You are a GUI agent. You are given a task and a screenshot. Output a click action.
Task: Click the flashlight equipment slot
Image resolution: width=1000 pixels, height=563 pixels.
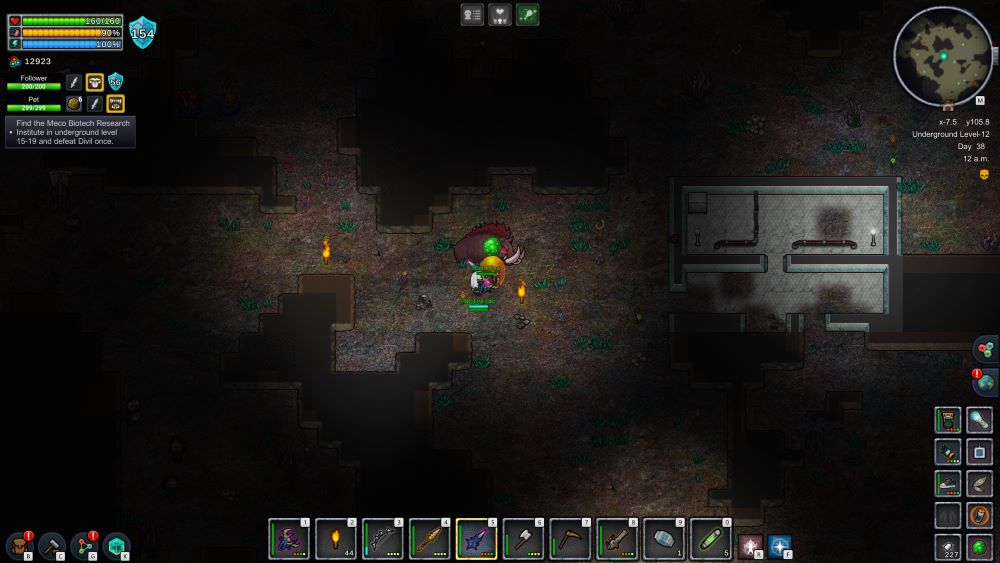click(x=980, y=420)
